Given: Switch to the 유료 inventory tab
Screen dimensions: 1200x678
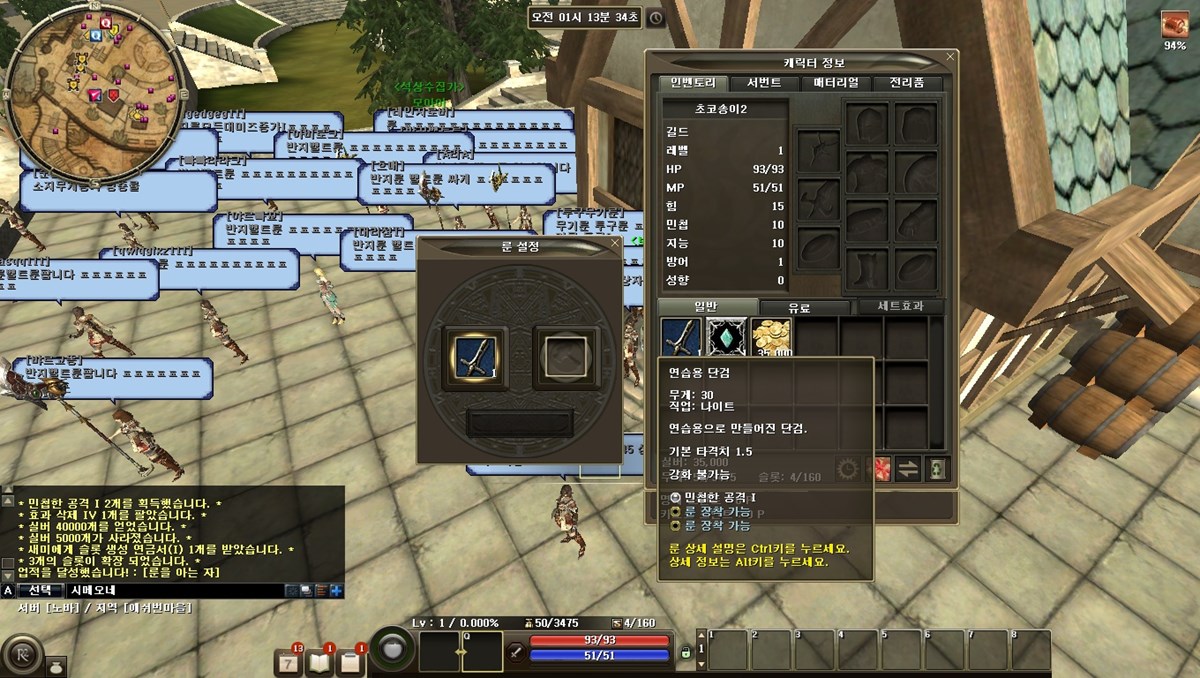Looking at the screenshot, I should click(x=798, y=308).
